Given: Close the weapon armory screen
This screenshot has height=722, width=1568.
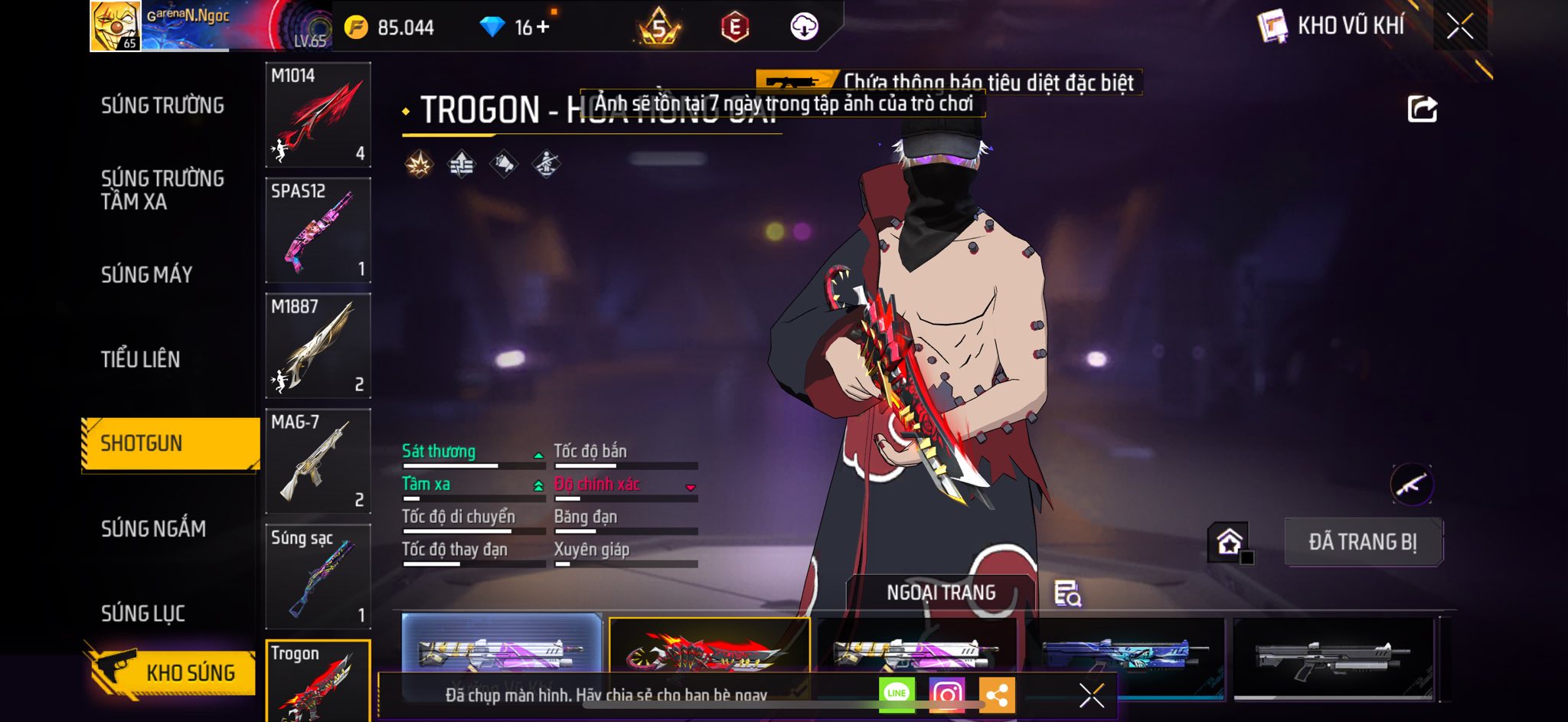Looking at the screenshot, I should click(x=1459, y=27).
